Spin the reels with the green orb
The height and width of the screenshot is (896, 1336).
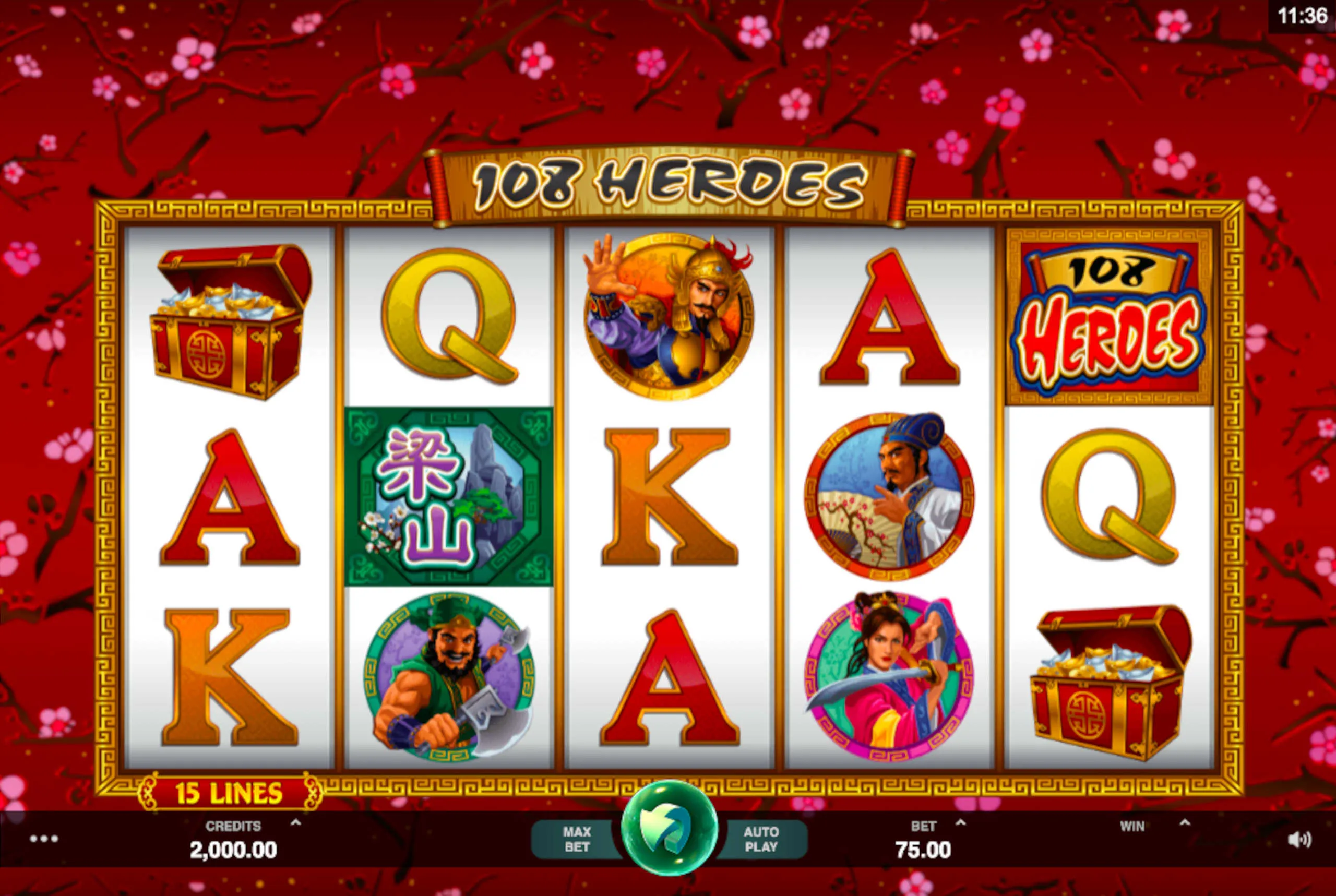click(669, 830)
